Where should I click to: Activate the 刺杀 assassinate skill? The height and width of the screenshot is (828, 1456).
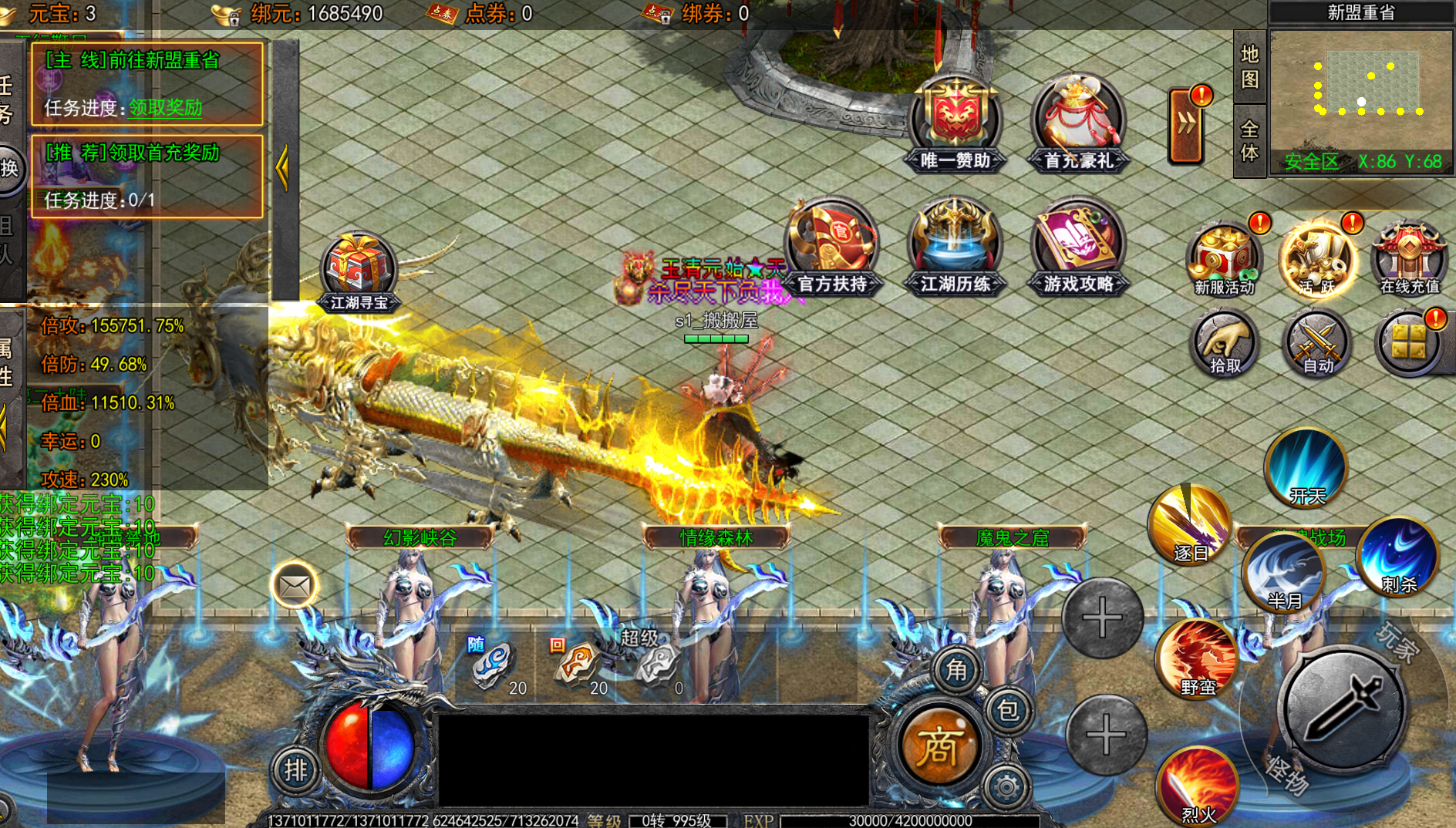point(1399,557)
